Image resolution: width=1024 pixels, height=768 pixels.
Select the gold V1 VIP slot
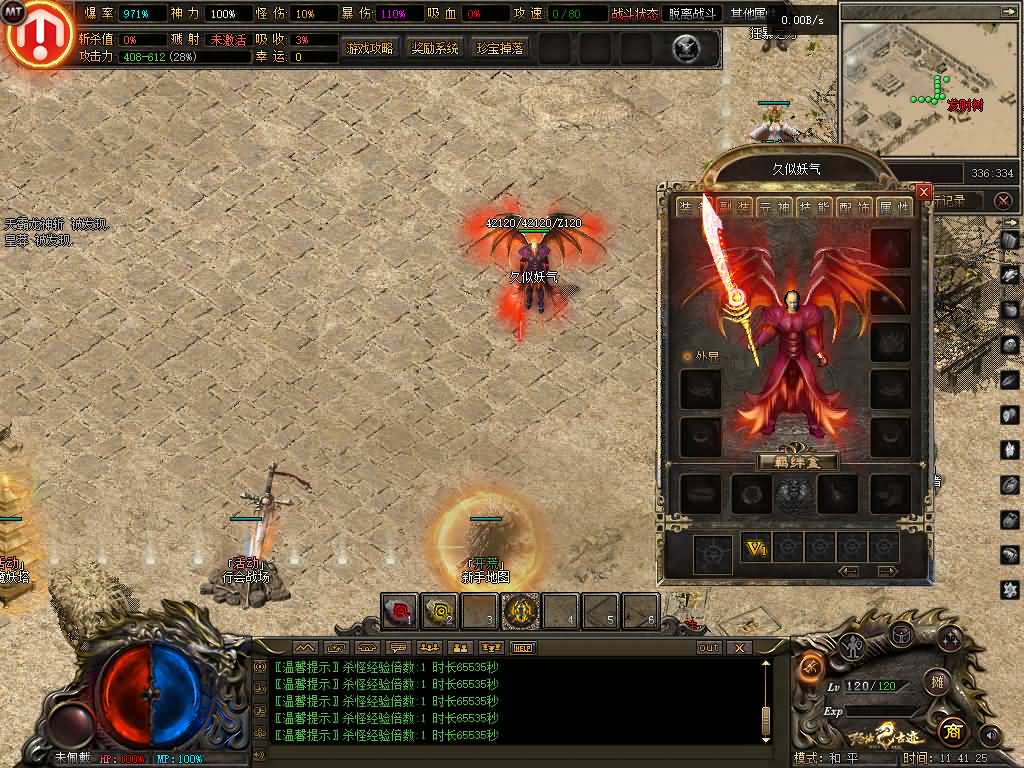pyautogui.click(x=755, y=548)
